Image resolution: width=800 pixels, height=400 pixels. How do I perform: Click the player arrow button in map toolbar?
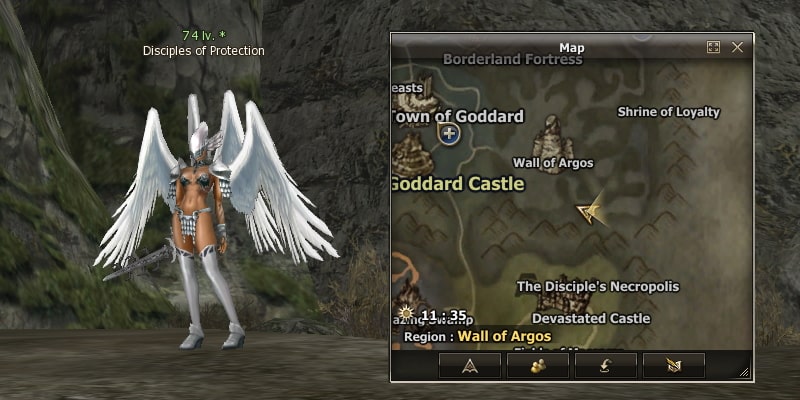pyautogui.click(x=469, y=366)
